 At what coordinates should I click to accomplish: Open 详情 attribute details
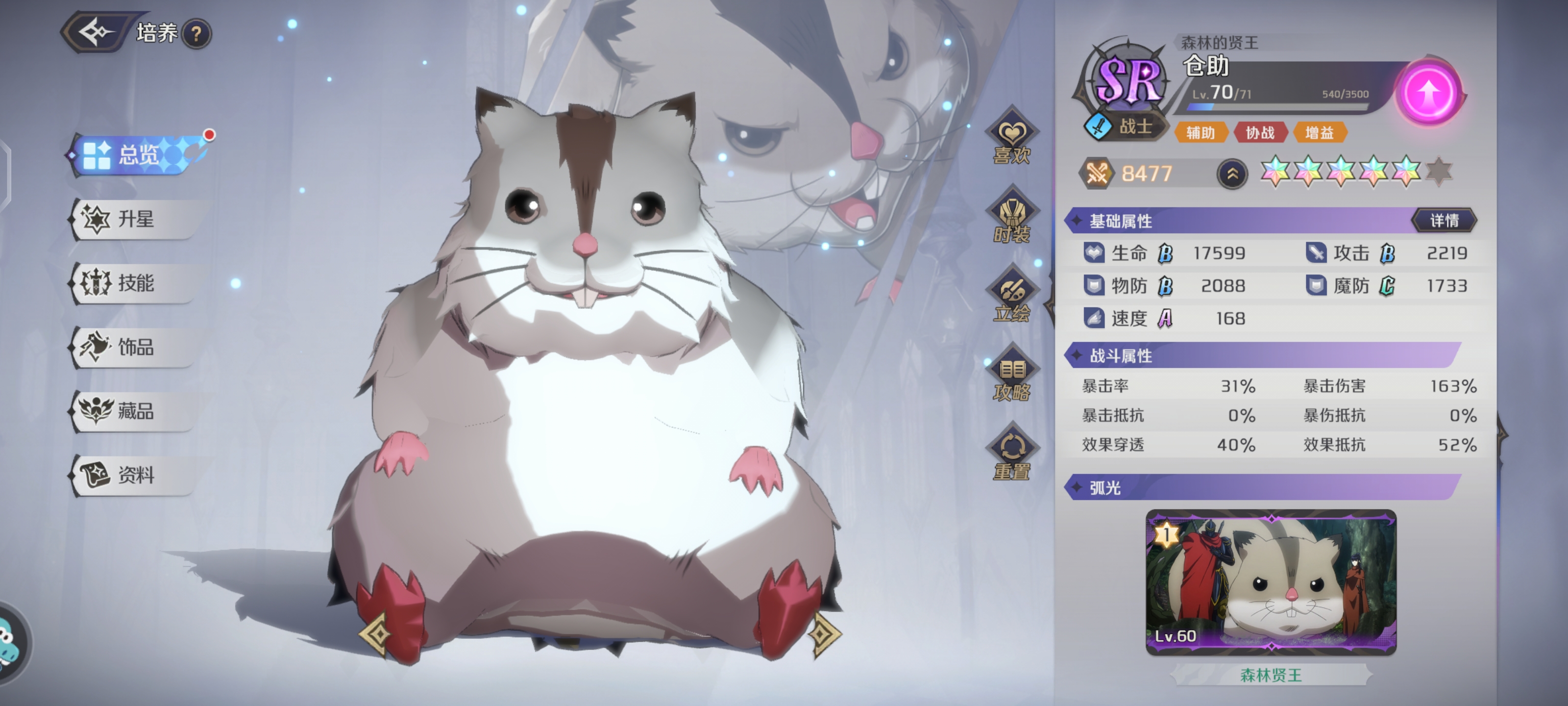click(1444, 221)
